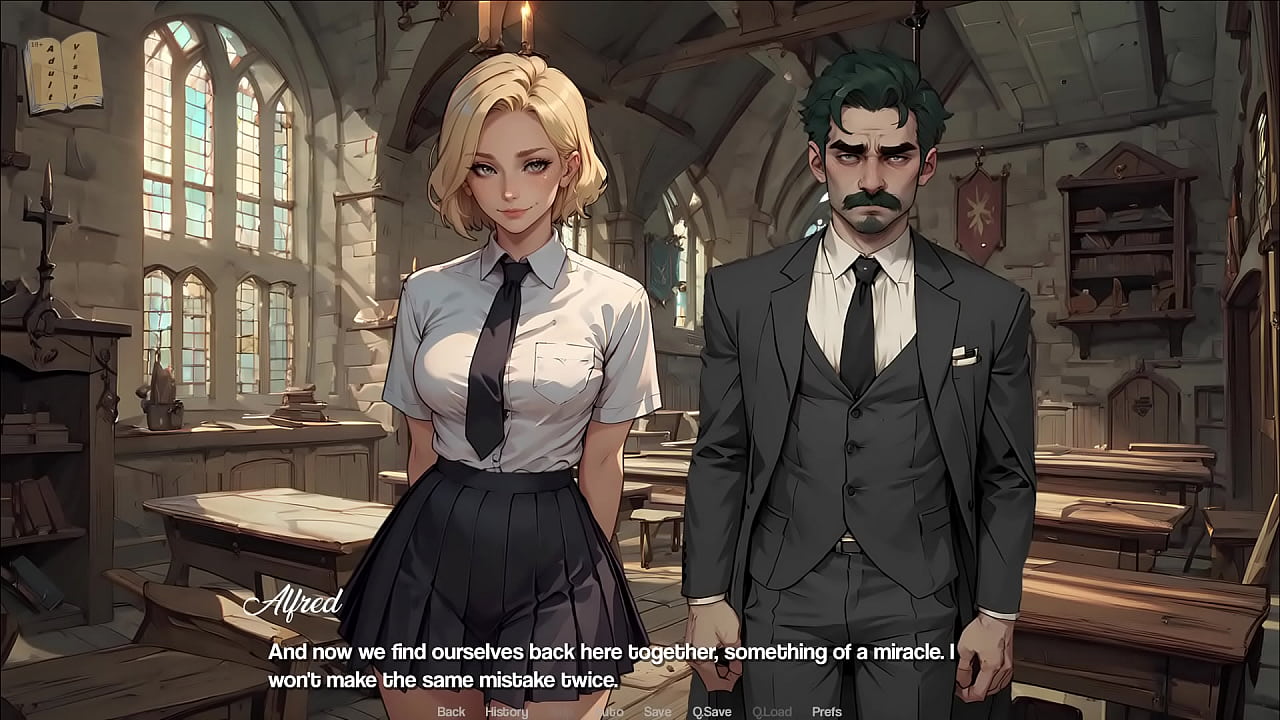
Task: Click the quick menu bar at the bottom
Action: (x=640, y=711)
